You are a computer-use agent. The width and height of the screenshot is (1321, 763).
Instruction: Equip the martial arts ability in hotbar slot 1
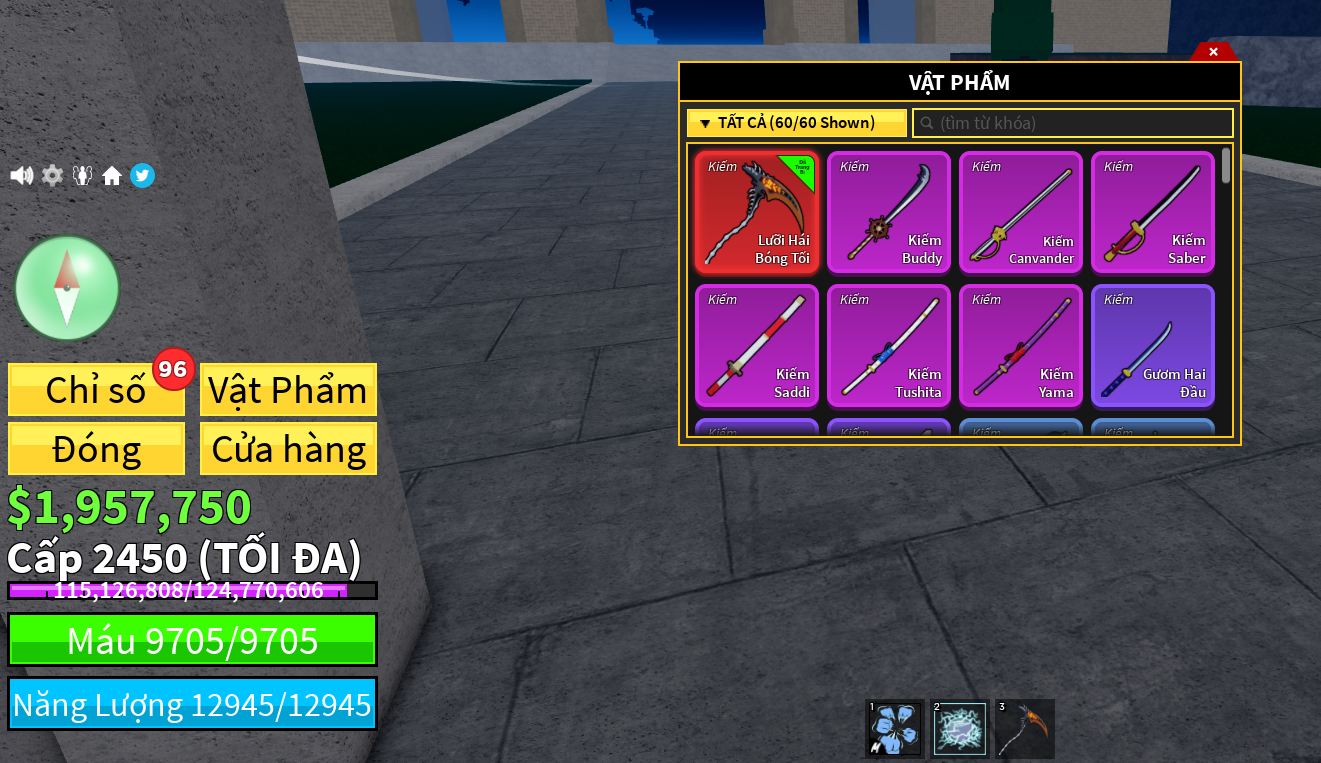click(893, 729)
